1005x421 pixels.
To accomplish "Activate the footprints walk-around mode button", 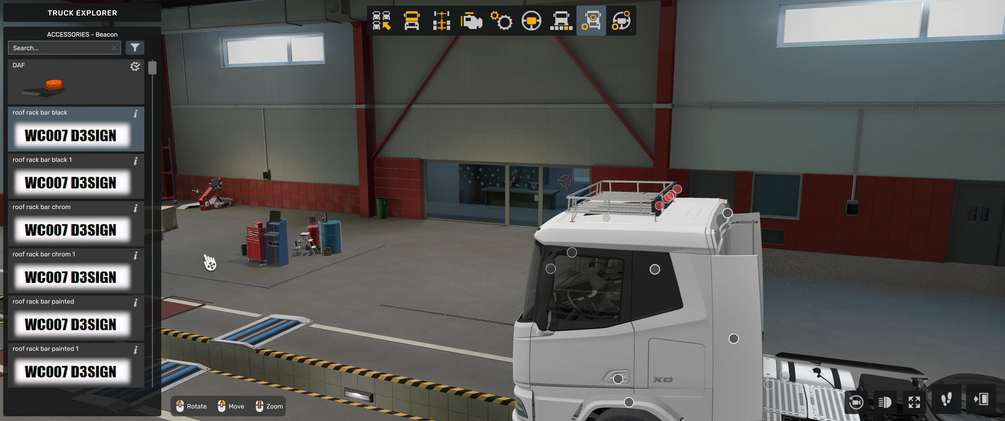I will (947, 400).
